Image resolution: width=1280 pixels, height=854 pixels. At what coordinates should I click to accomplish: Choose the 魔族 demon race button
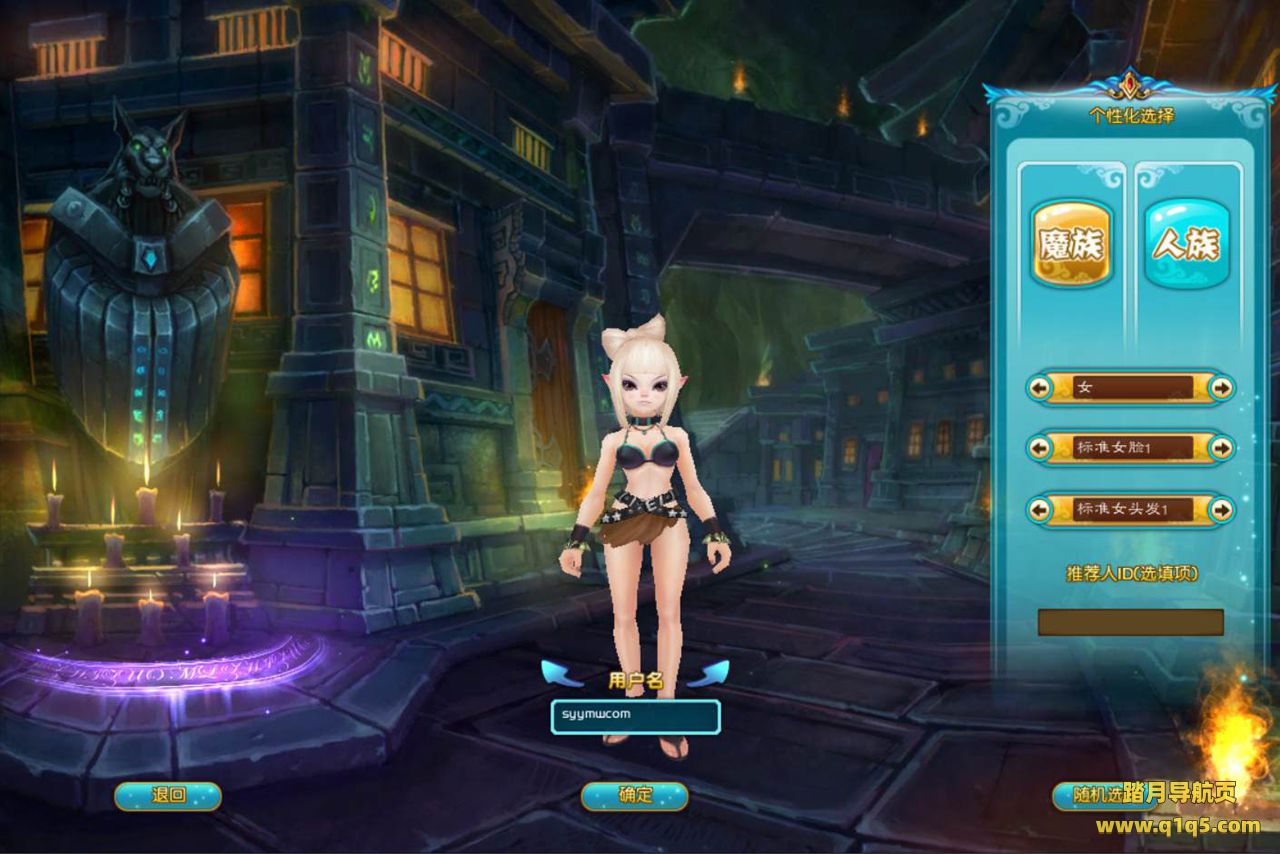[1071, 243]
